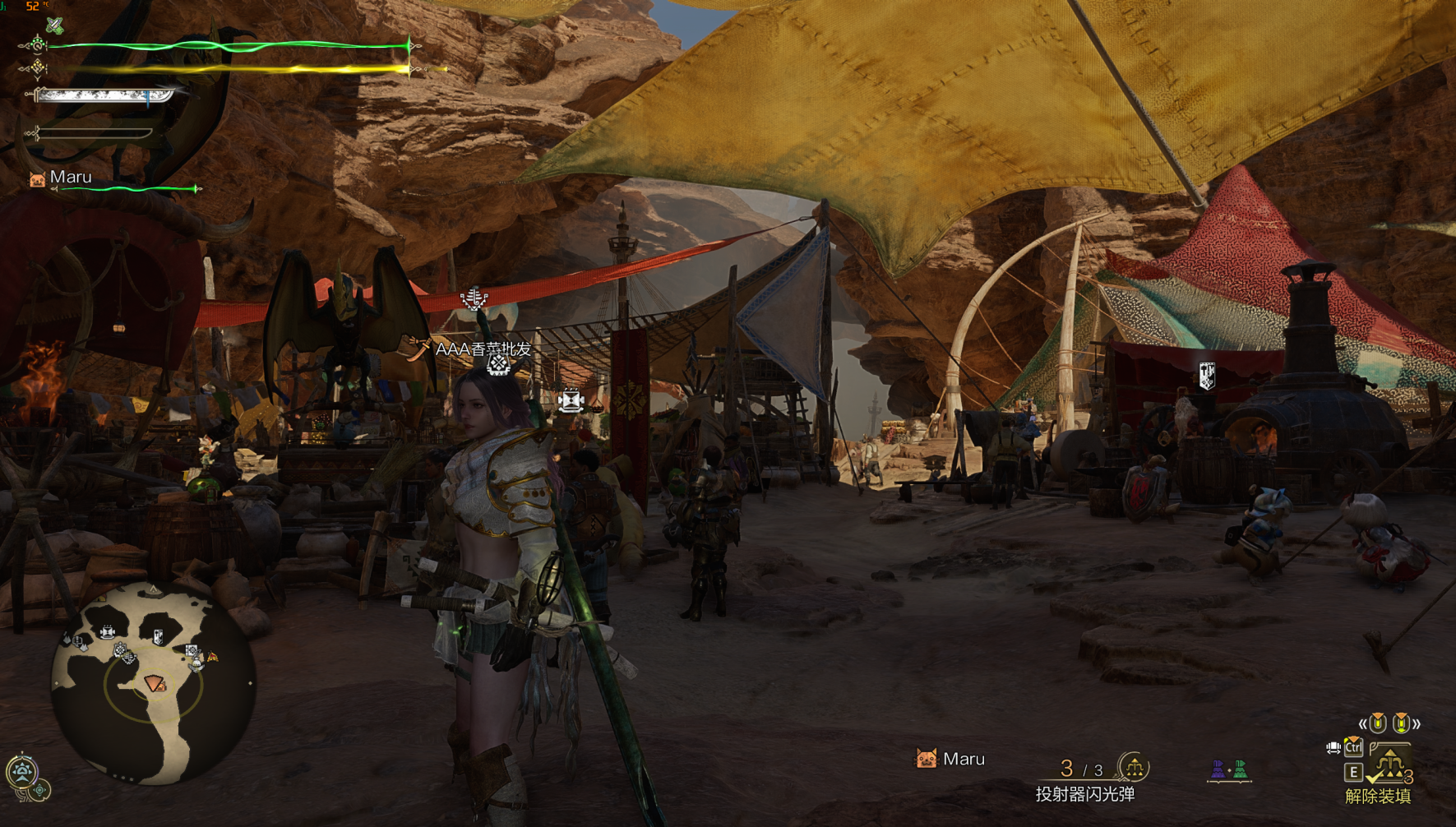Click the AAA香菜批发 player name tag
The image size is (1456, 827).
pos(483,349)
